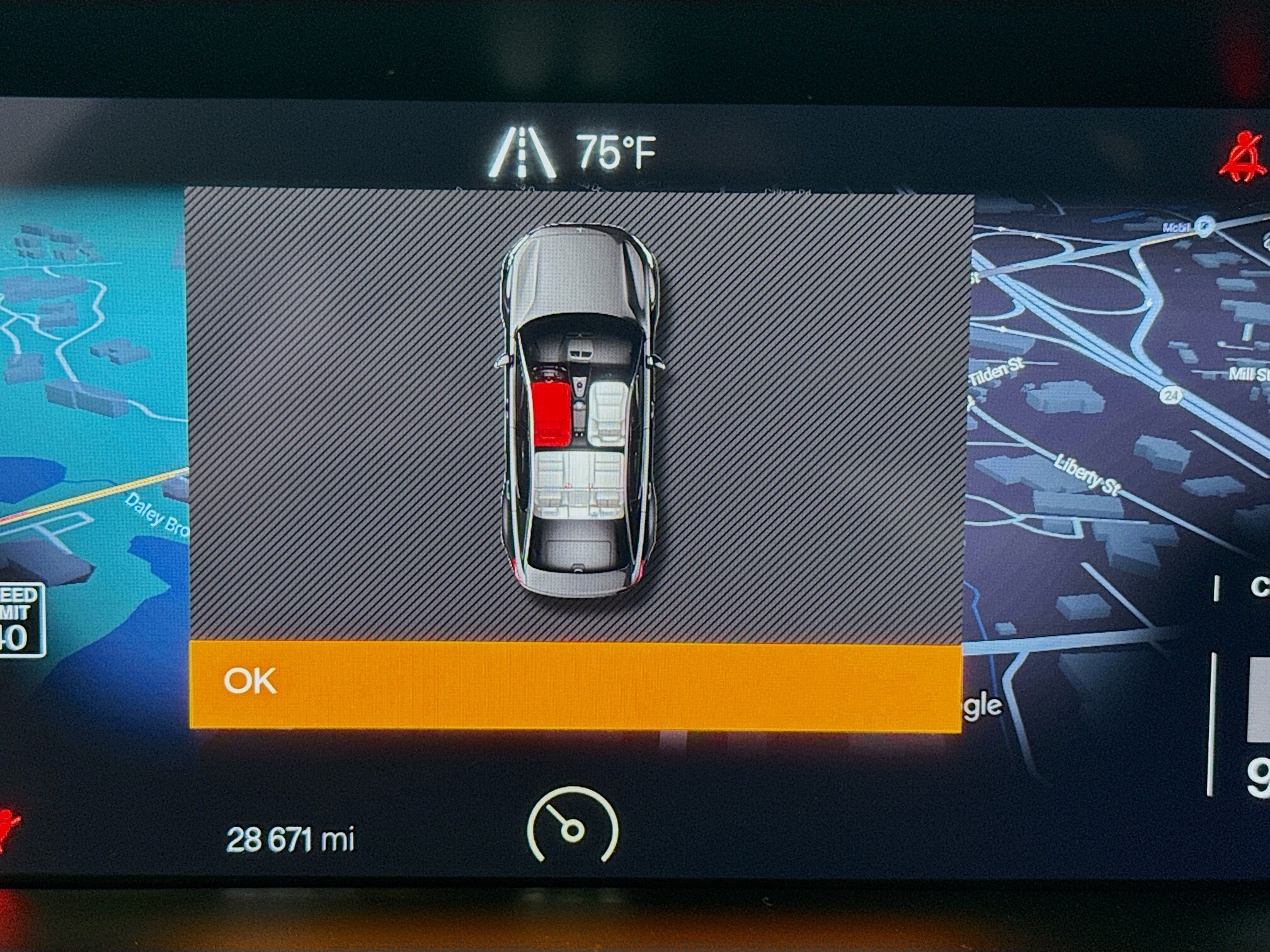The image size is (1270, 952).
Task: Click the route 24 marker on the map
Action: pyautogui.click(x=1170, y=395)
